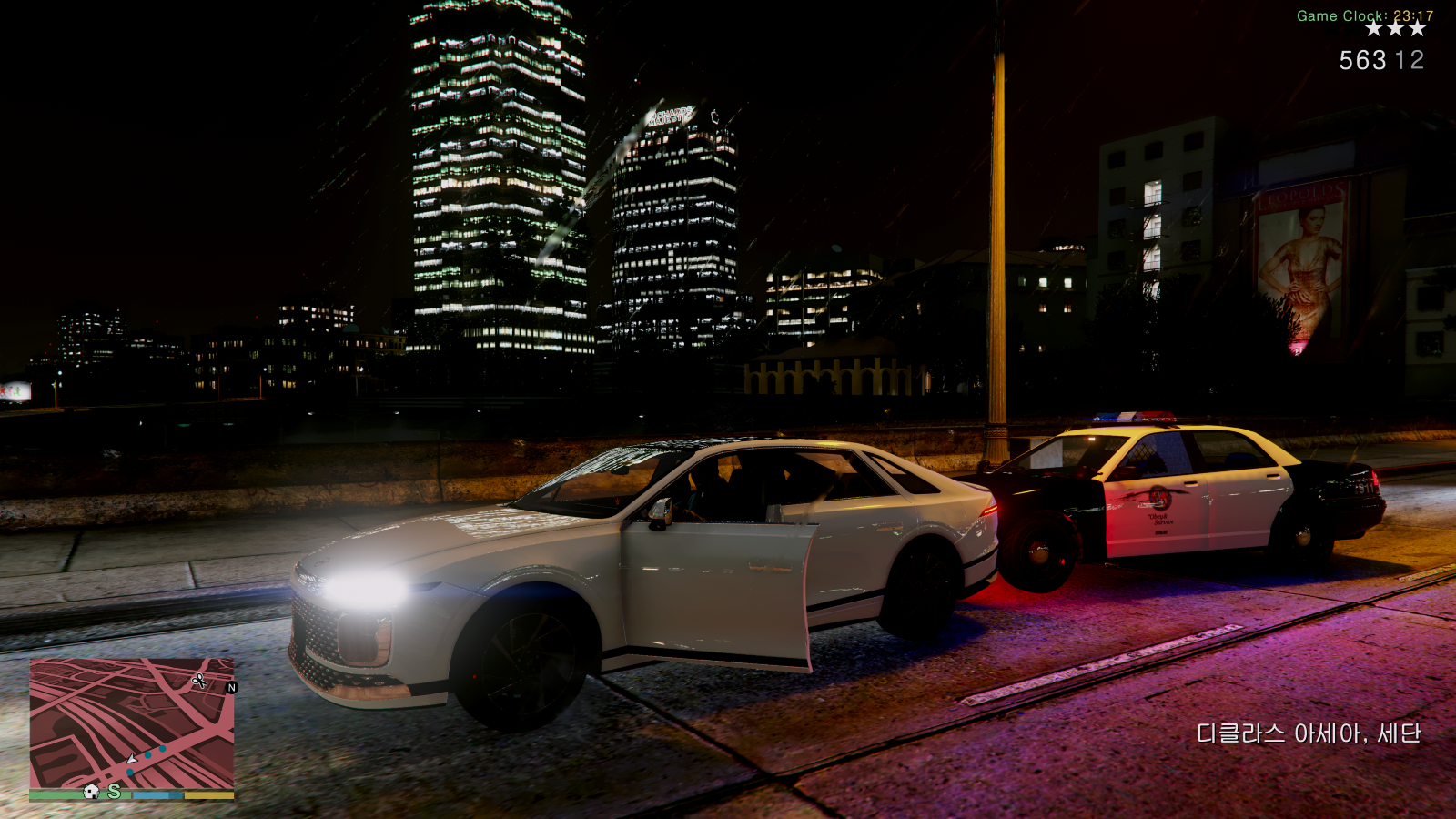The width and height of the screenshot is (1456, 819).
Task: Select the middle wanted star
Action: coord(1396,28)
